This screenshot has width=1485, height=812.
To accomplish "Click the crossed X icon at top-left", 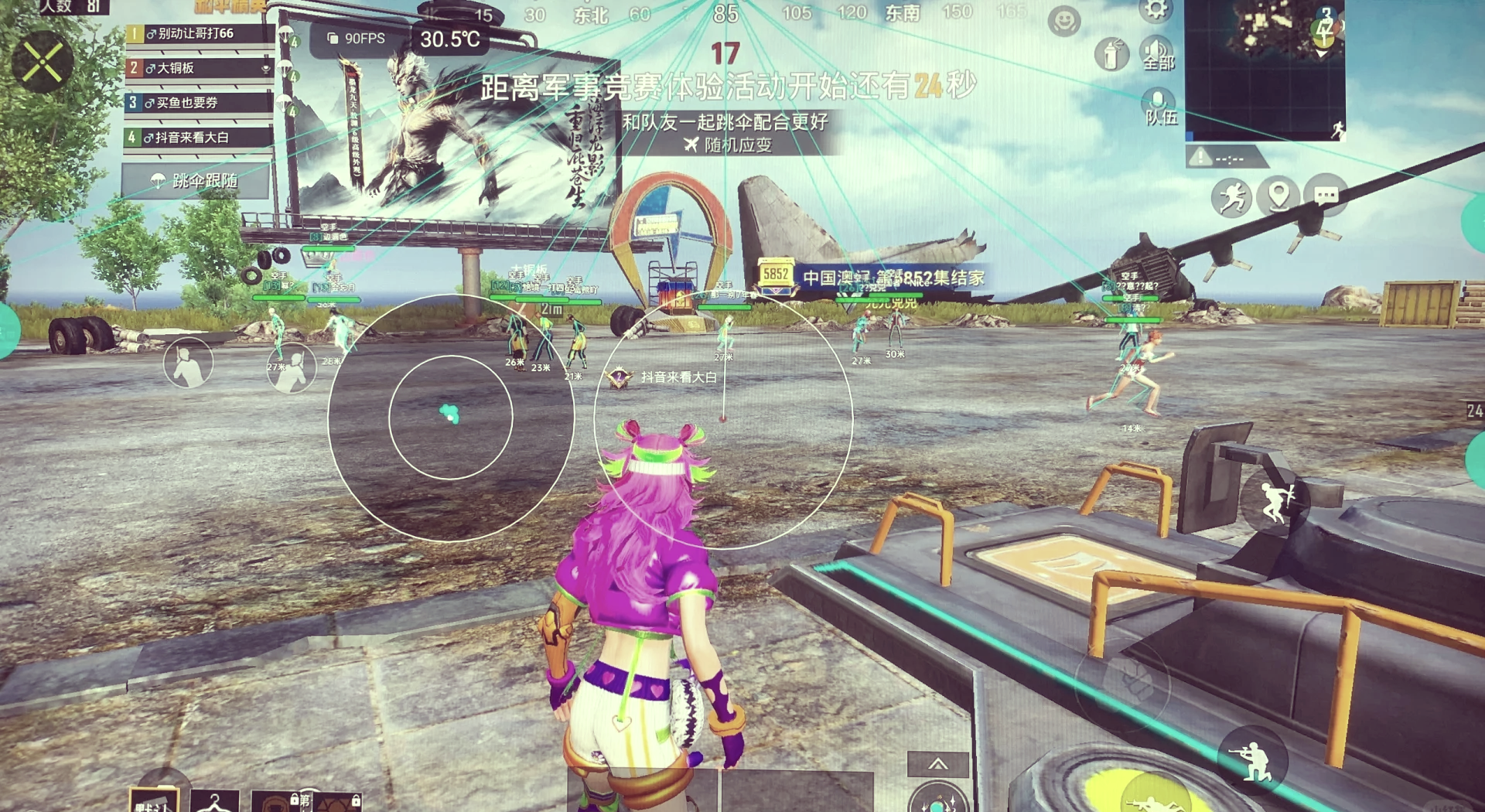I will pyautogui.click(x=43, y=62).
